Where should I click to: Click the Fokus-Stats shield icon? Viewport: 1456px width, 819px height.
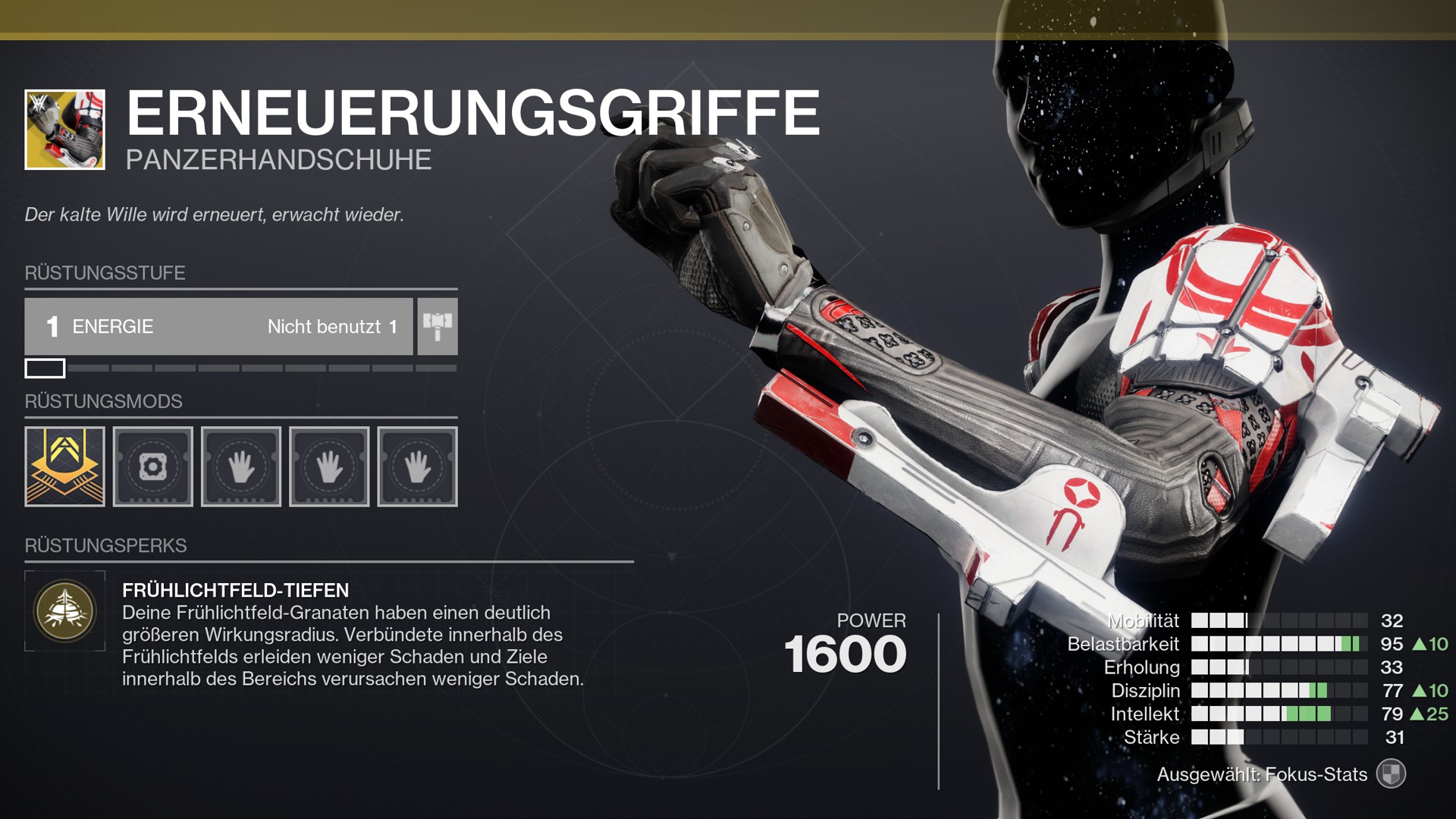(1391, 774)
